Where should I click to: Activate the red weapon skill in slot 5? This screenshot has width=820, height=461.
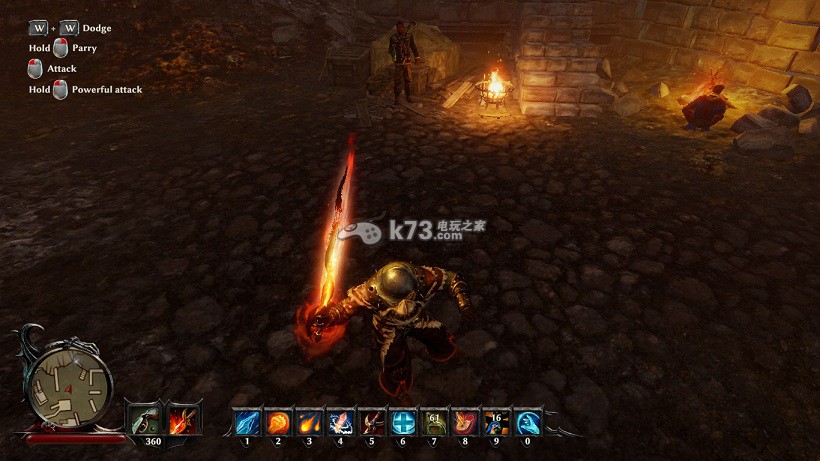371,422
